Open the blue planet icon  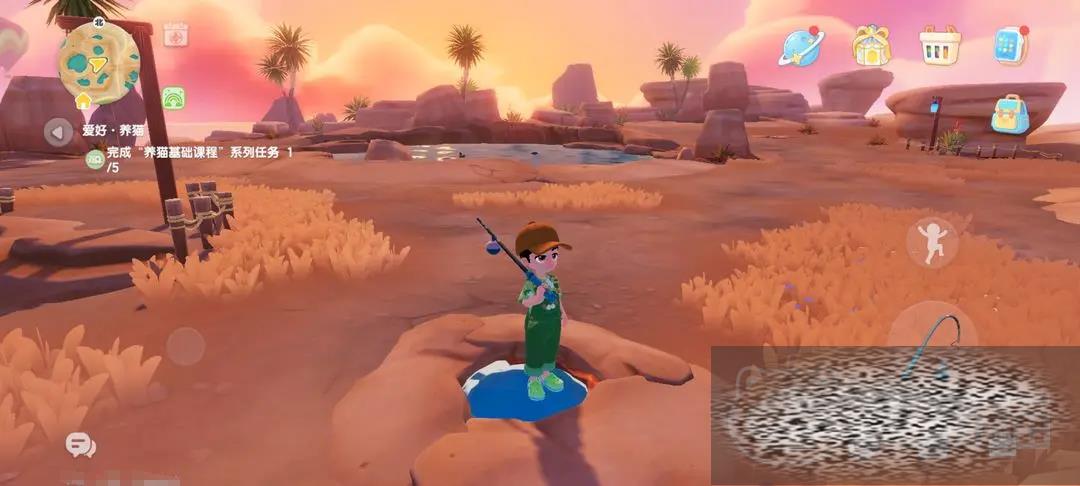[800, 46]
